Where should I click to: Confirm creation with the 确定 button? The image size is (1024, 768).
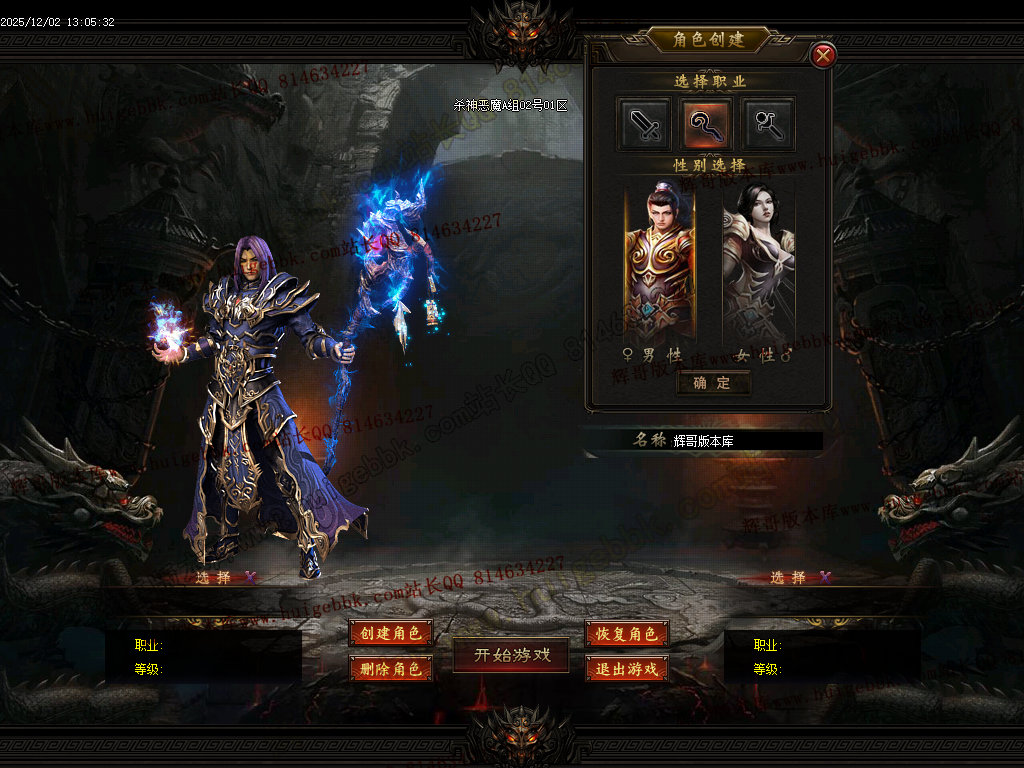coord(712,382)
